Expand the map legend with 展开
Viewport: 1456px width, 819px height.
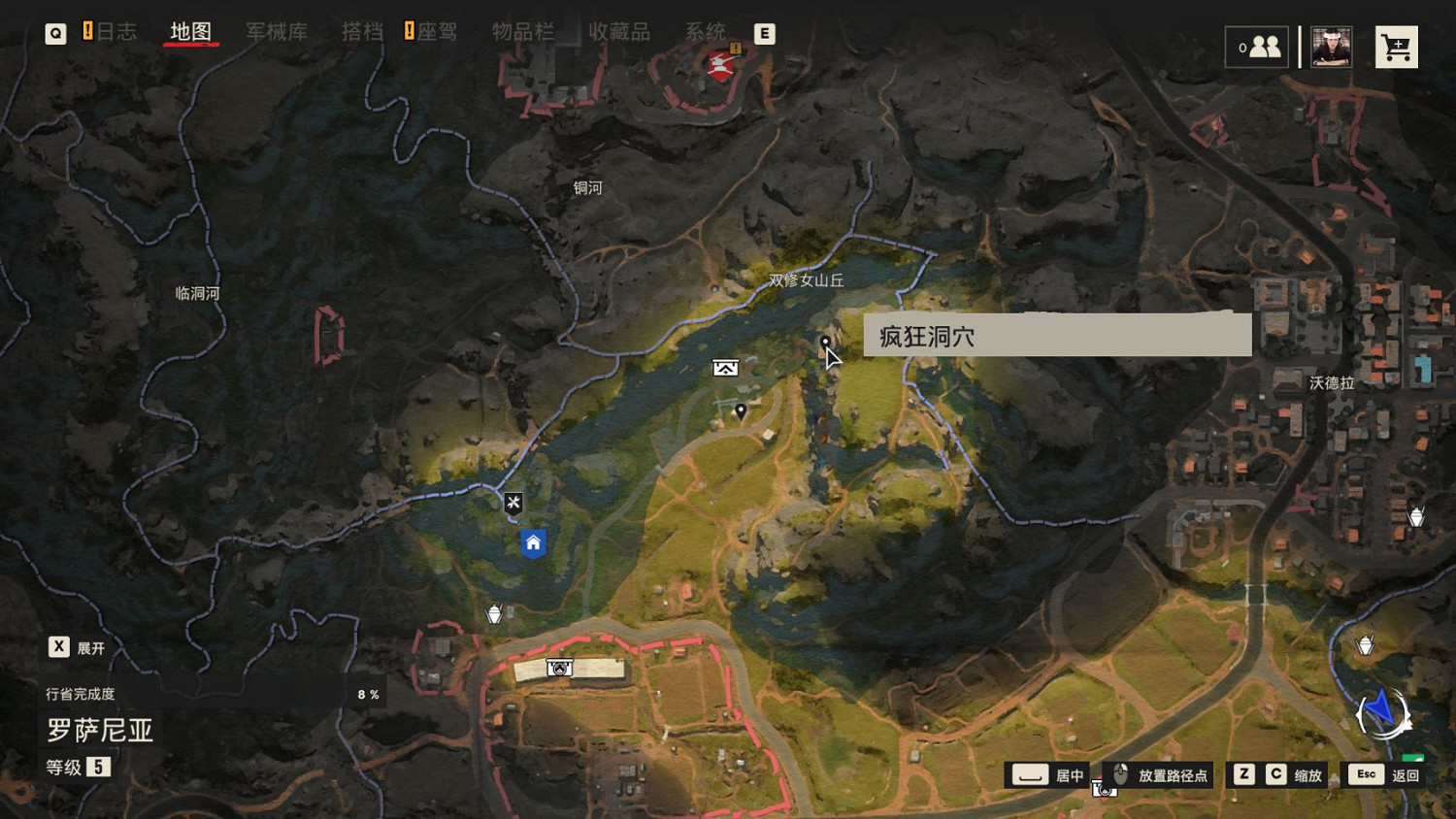click(x=78, y=646)
